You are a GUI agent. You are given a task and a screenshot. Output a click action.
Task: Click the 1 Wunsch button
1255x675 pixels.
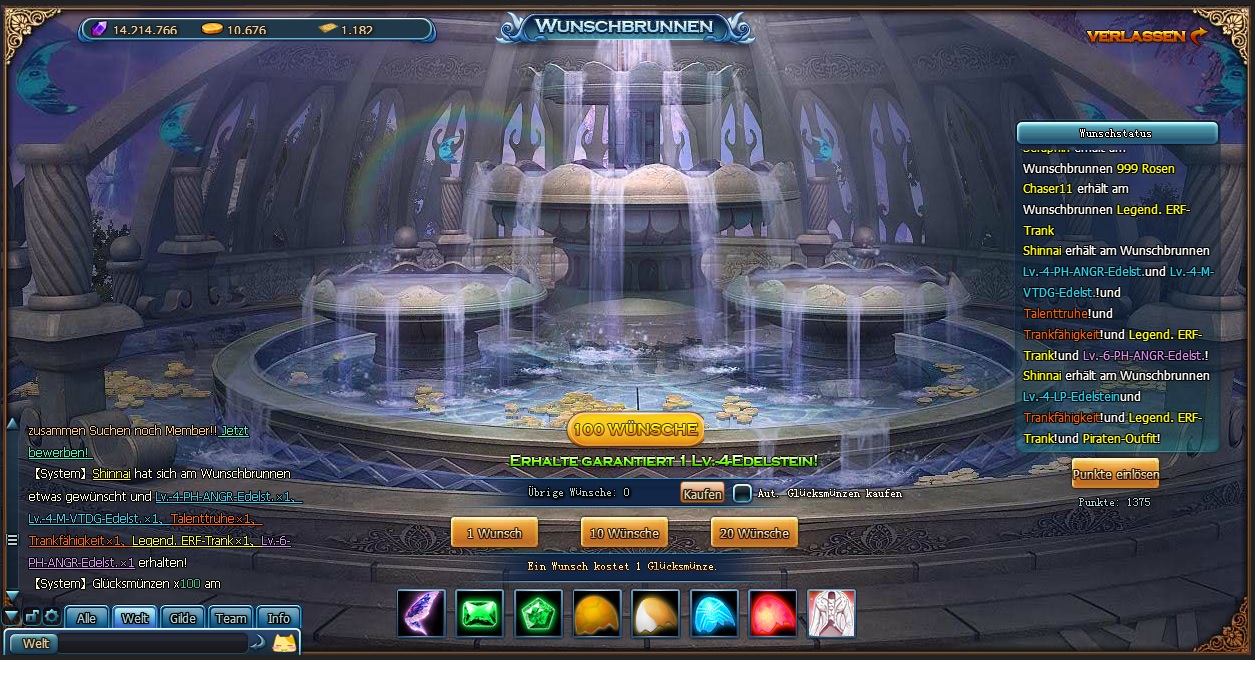(x=494, y=533)
